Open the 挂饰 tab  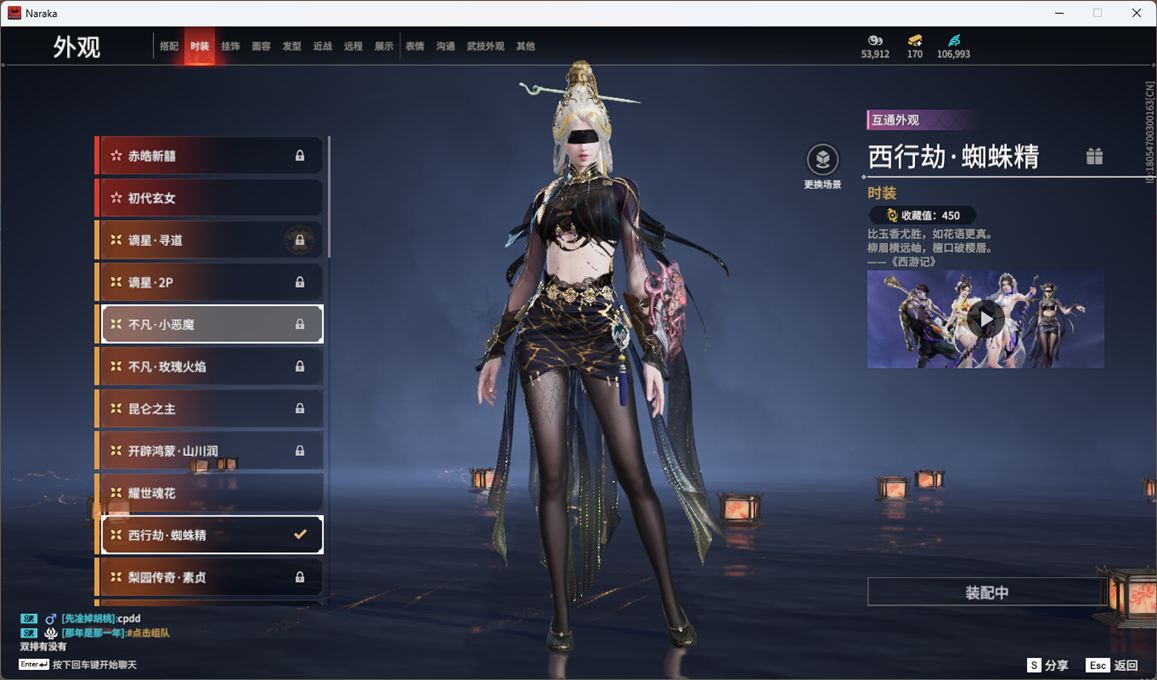(230, 46)
